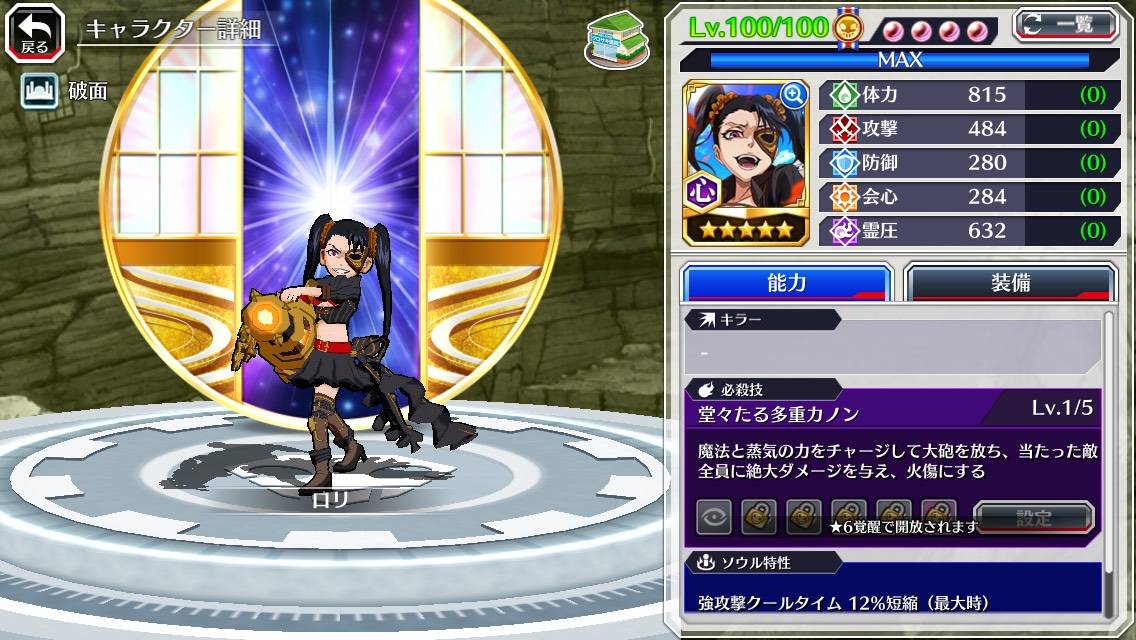Click the 設定 button for special move
This screenshot has width=1136, height=640.
tap(1034, 517)
